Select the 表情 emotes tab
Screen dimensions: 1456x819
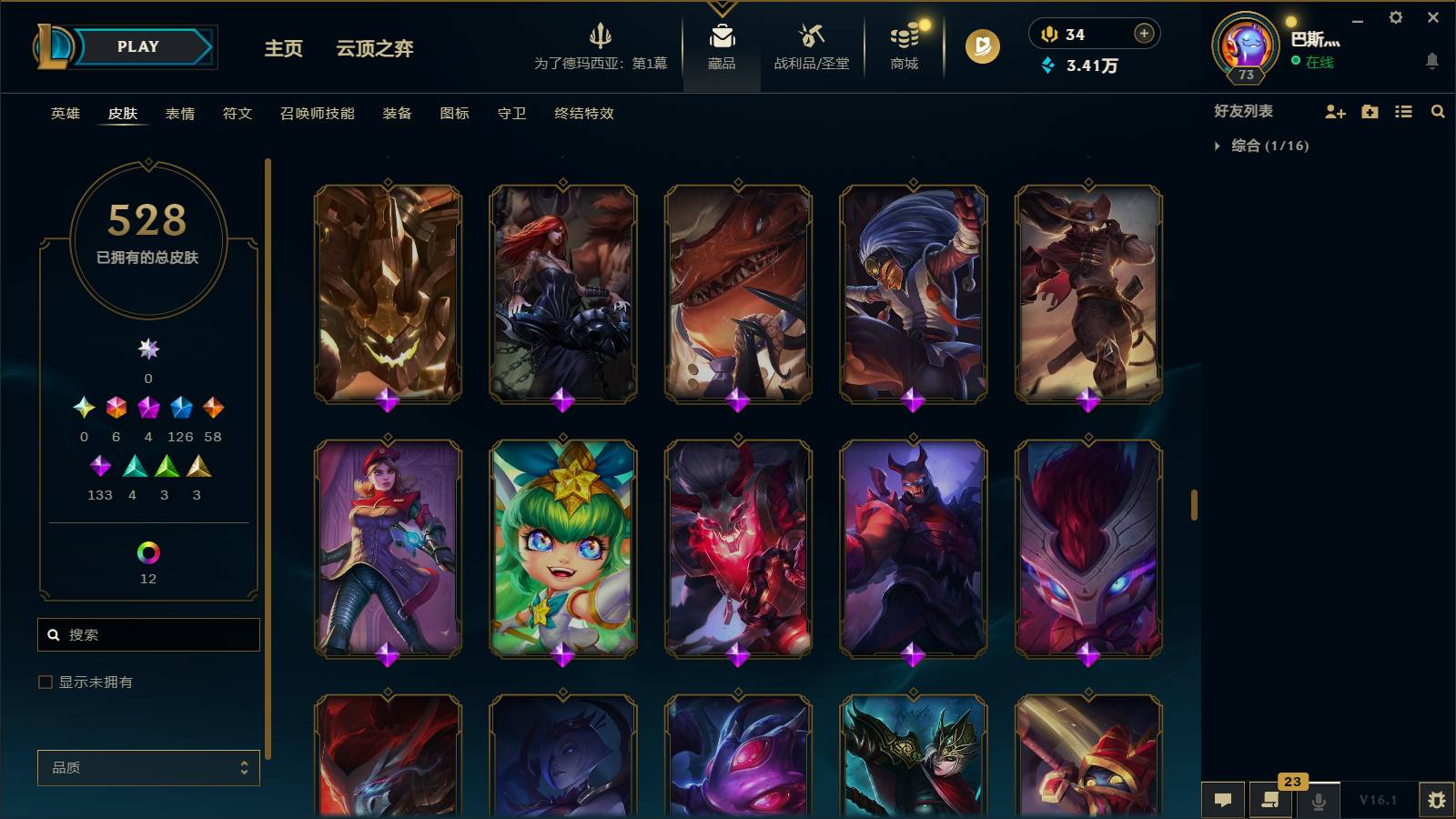pyautogui.click(x=180, y=114)
